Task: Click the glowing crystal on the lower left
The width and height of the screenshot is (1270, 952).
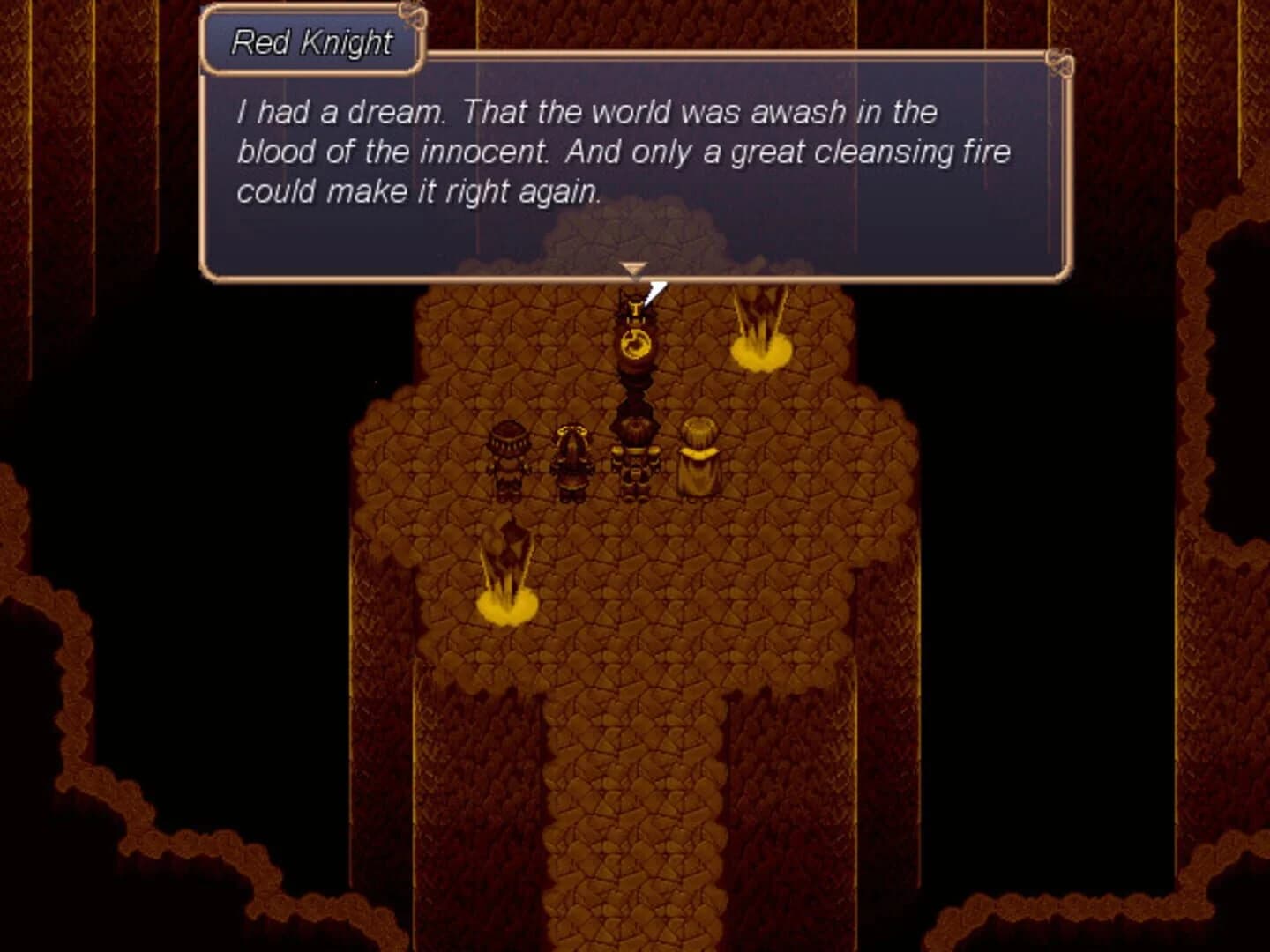Action: click(x=505, y=555)
